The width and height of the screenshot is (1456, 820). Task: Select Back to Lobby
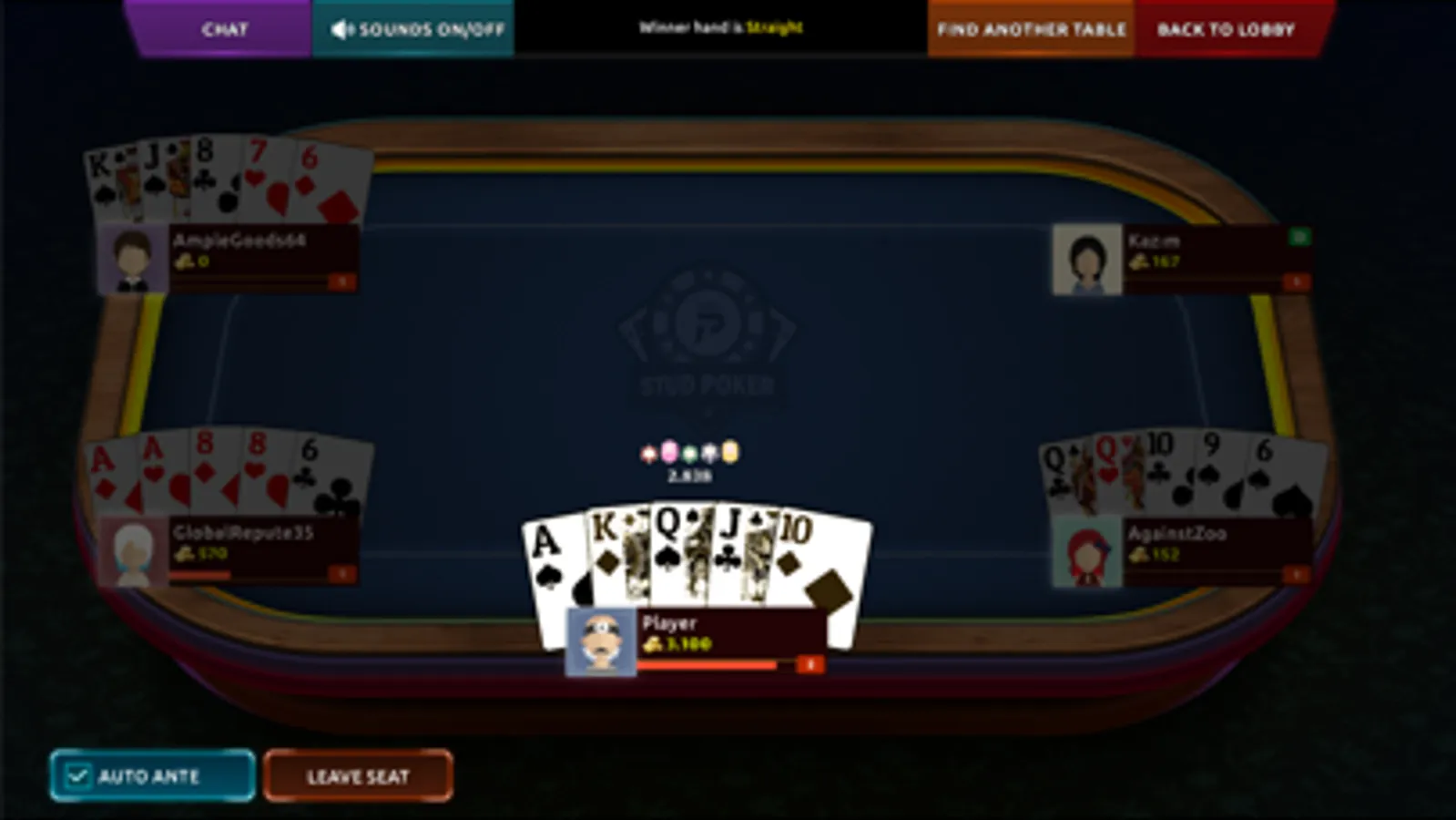coord(1227,28)
